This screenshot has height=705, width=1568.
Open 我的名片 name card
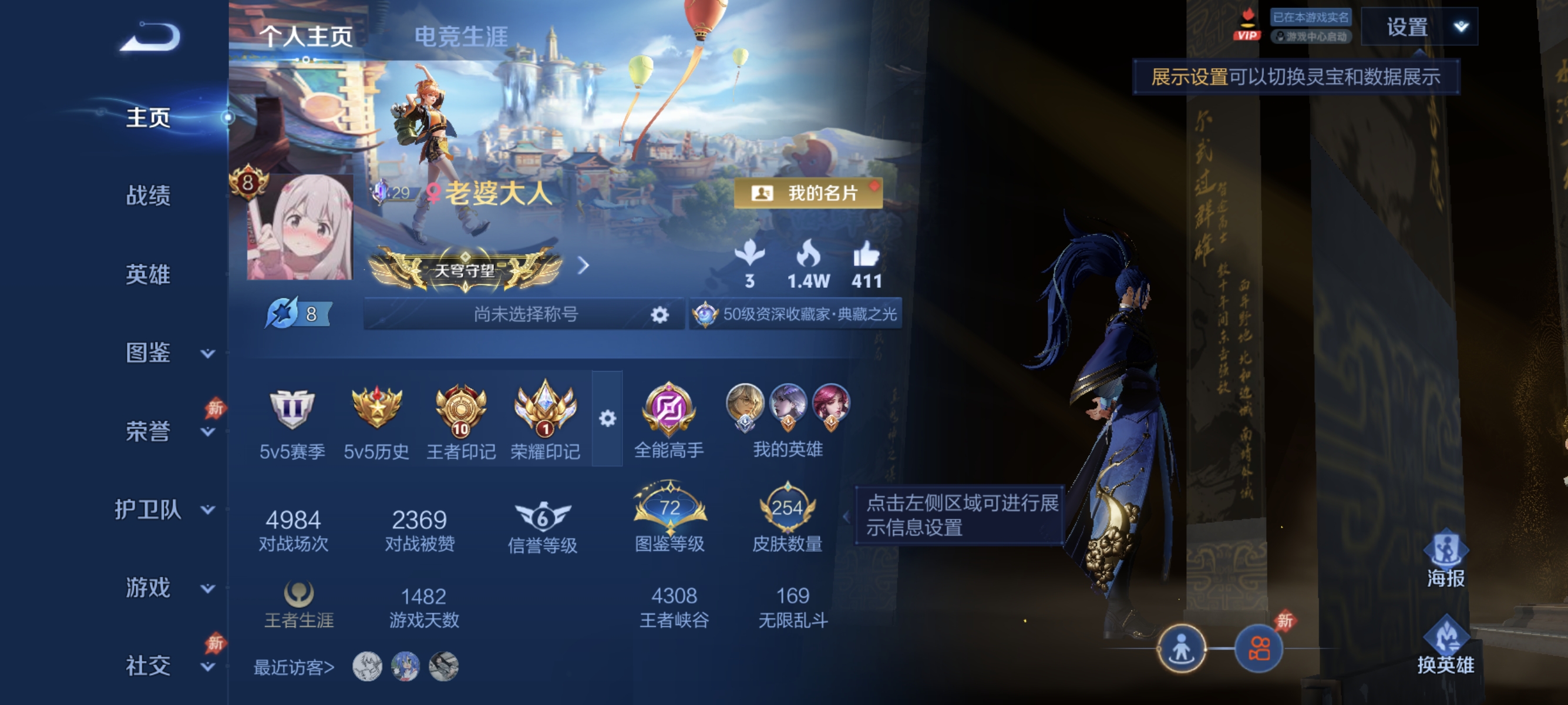[806, 194]
